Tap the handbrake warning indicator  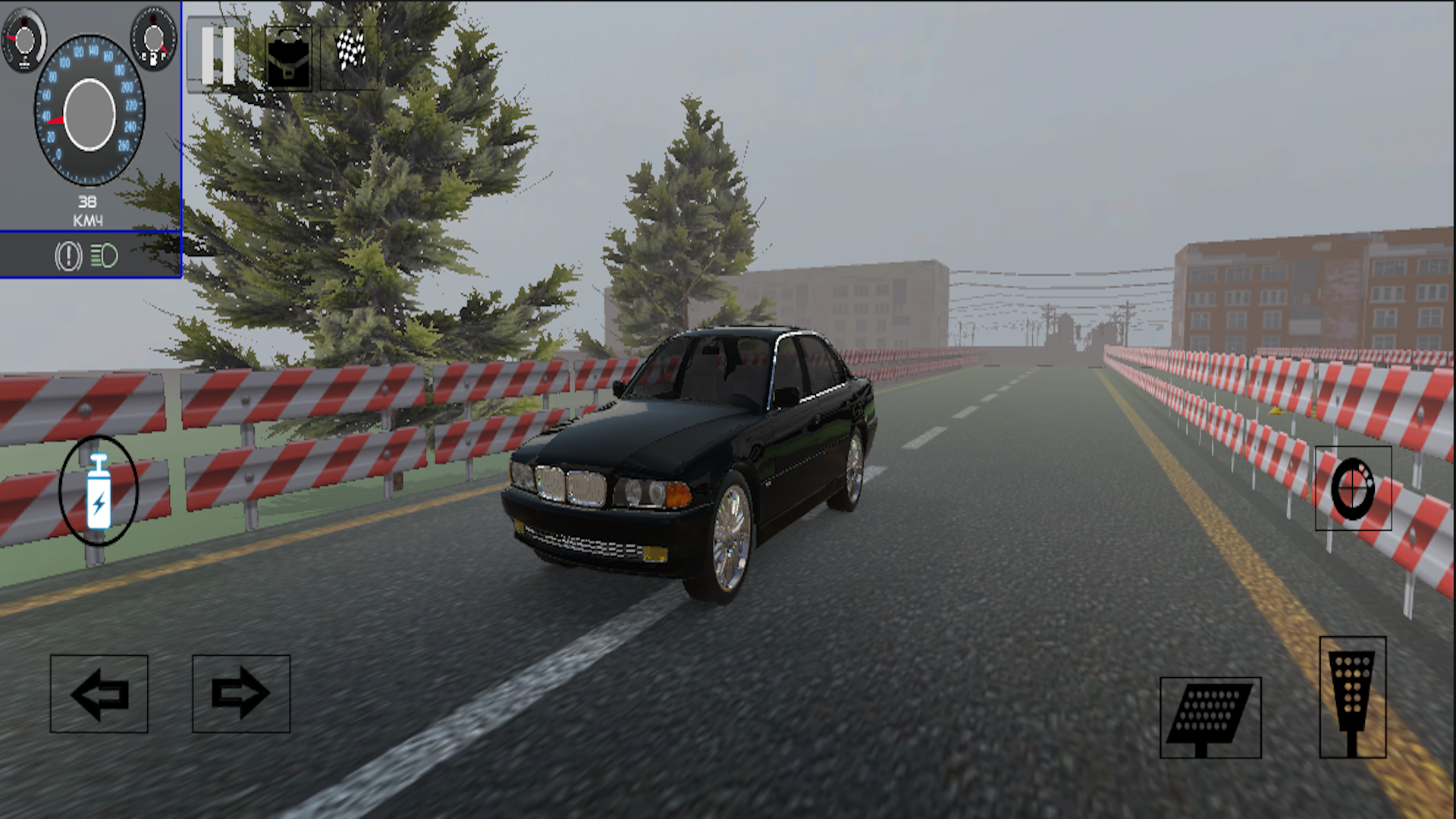(x=67, y=256)
